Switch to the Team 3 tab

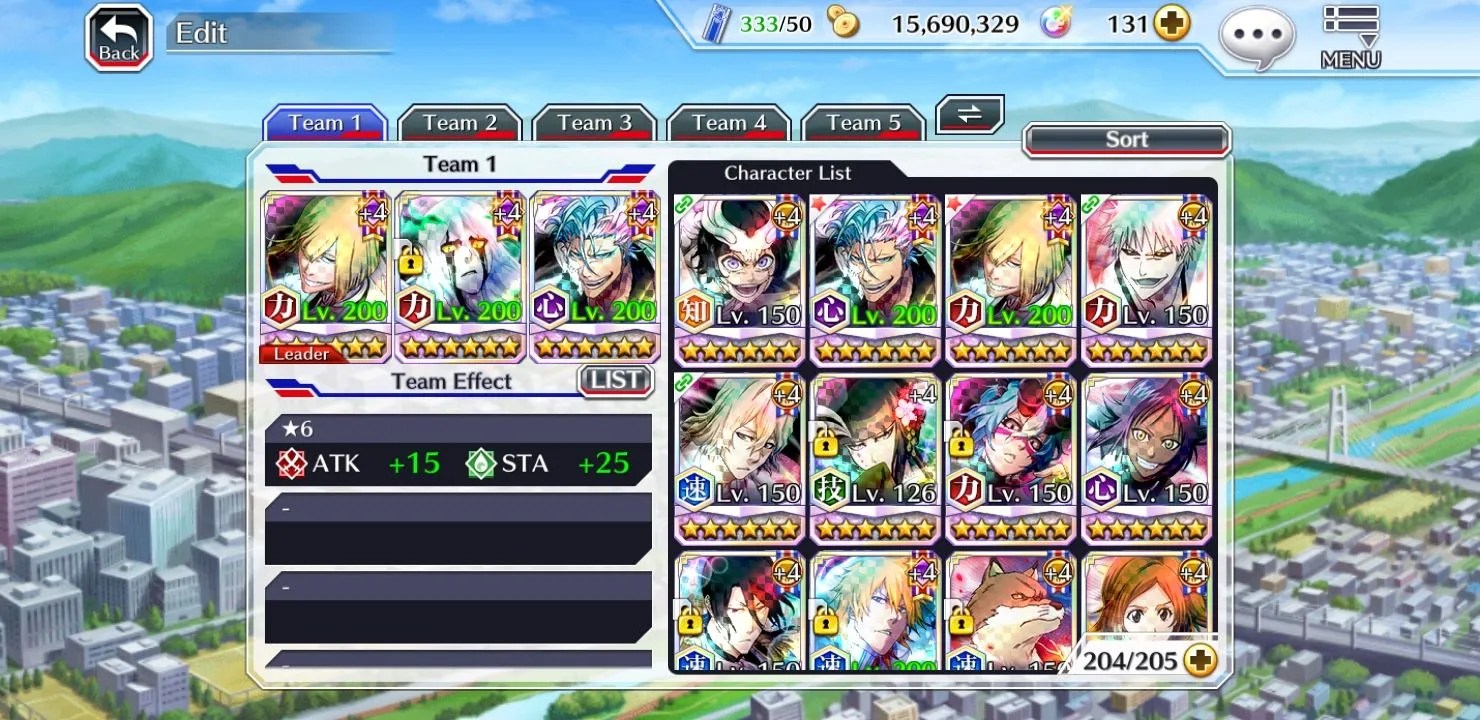[594, 124]
